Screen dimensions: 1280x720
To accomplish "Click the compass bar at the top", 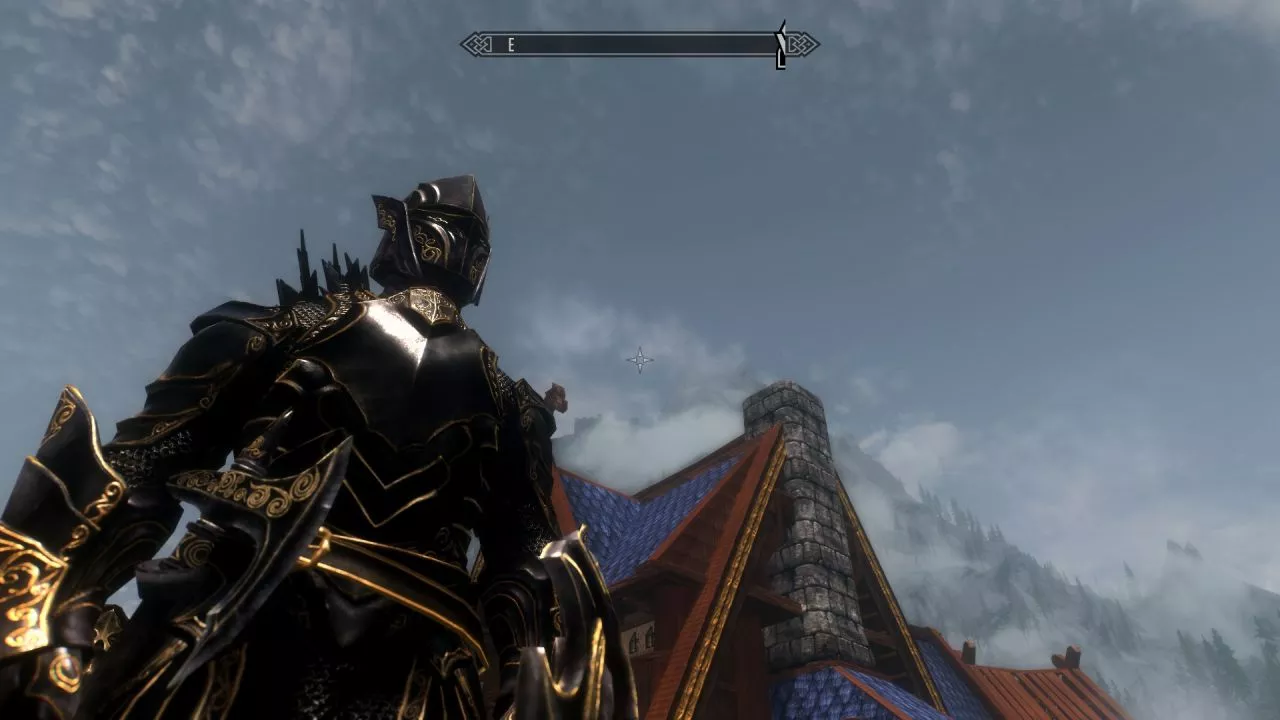I will pyautogui.click(x=640, y=44).
